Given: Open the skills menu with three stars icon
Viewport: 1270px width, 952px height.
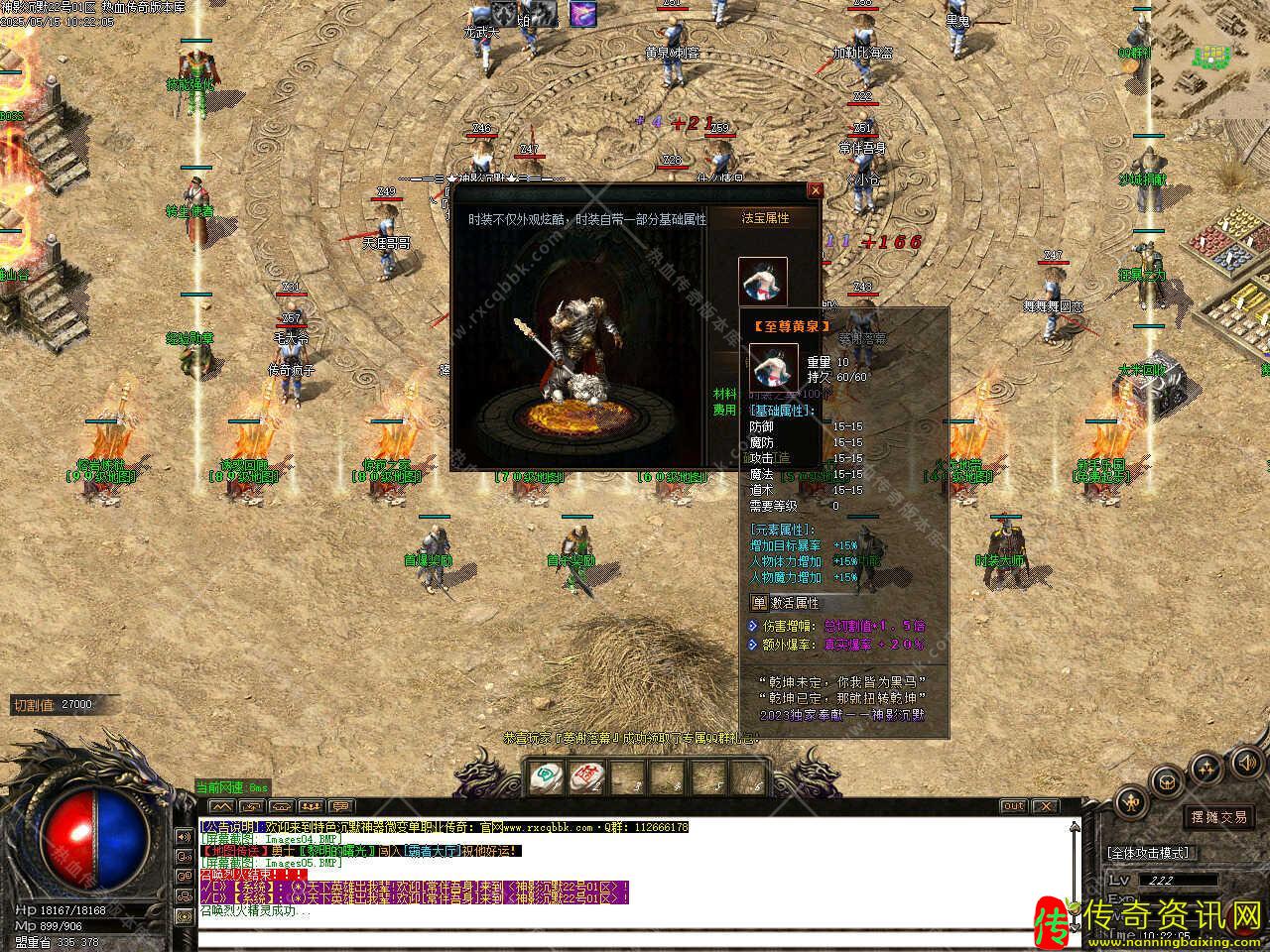Looking at the screenshot, I should (1206, 769).
